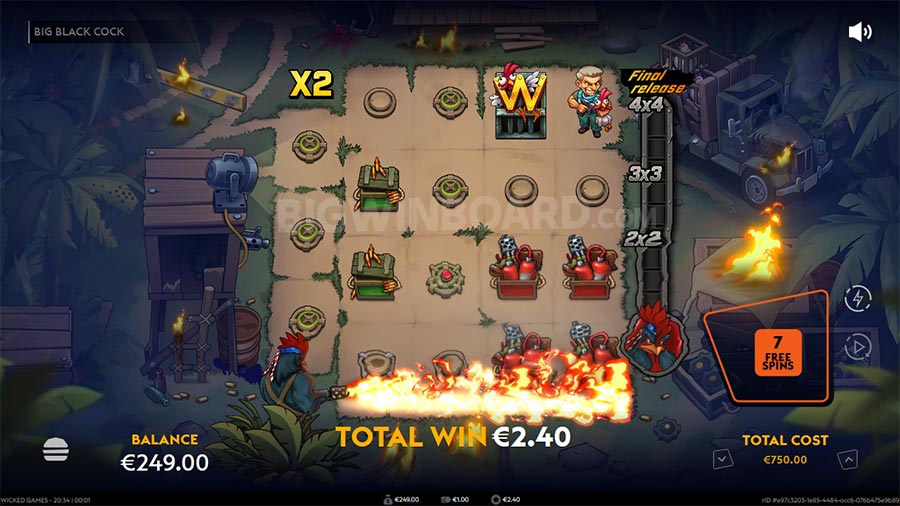Decrease total cost with the down arrow

tap(719, 459)
